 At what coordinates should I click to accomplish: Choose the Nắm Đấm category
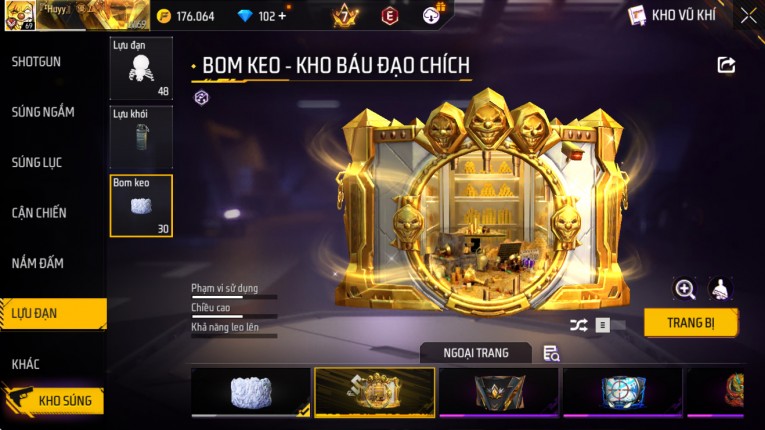(38, 263)
